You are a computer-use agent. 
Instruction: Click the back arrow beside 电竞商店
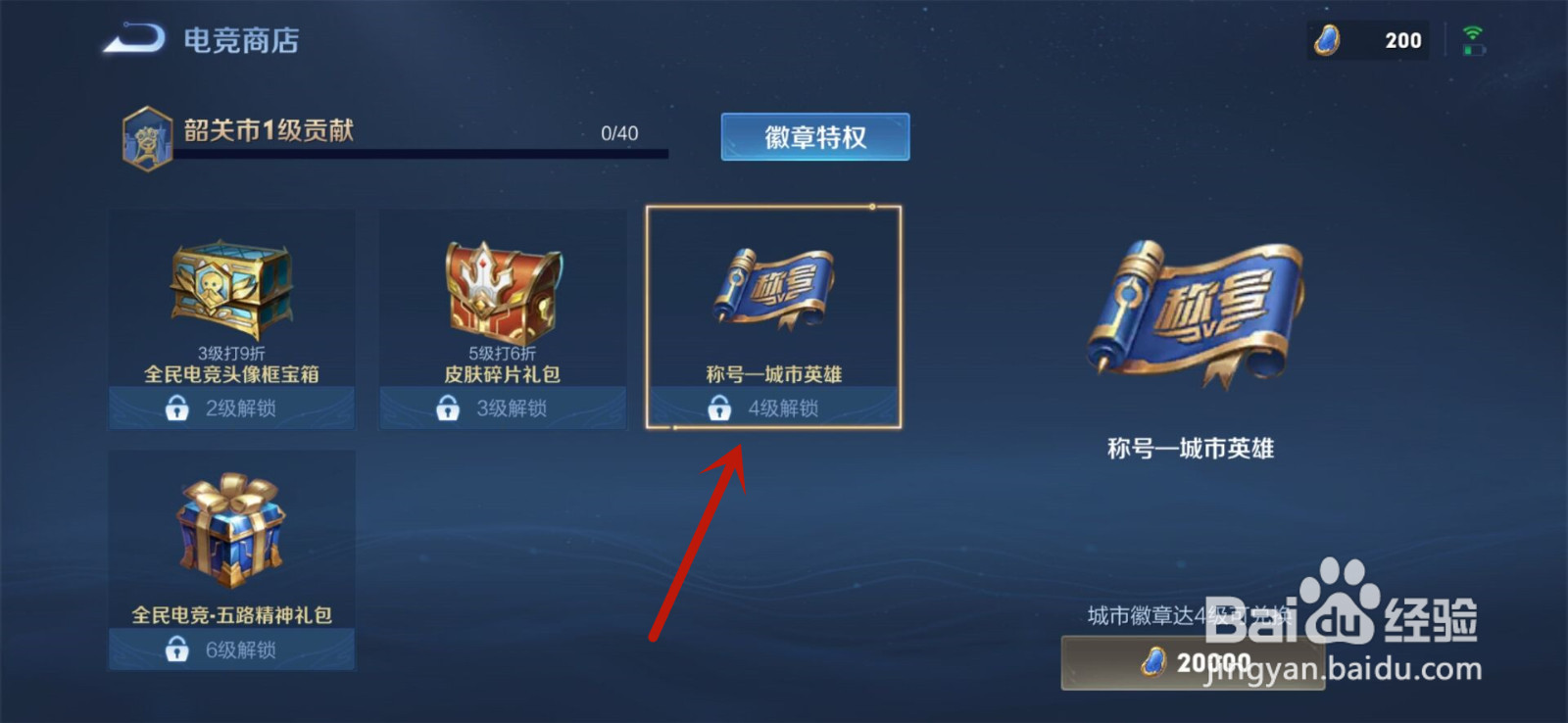[x=134, y=39]
